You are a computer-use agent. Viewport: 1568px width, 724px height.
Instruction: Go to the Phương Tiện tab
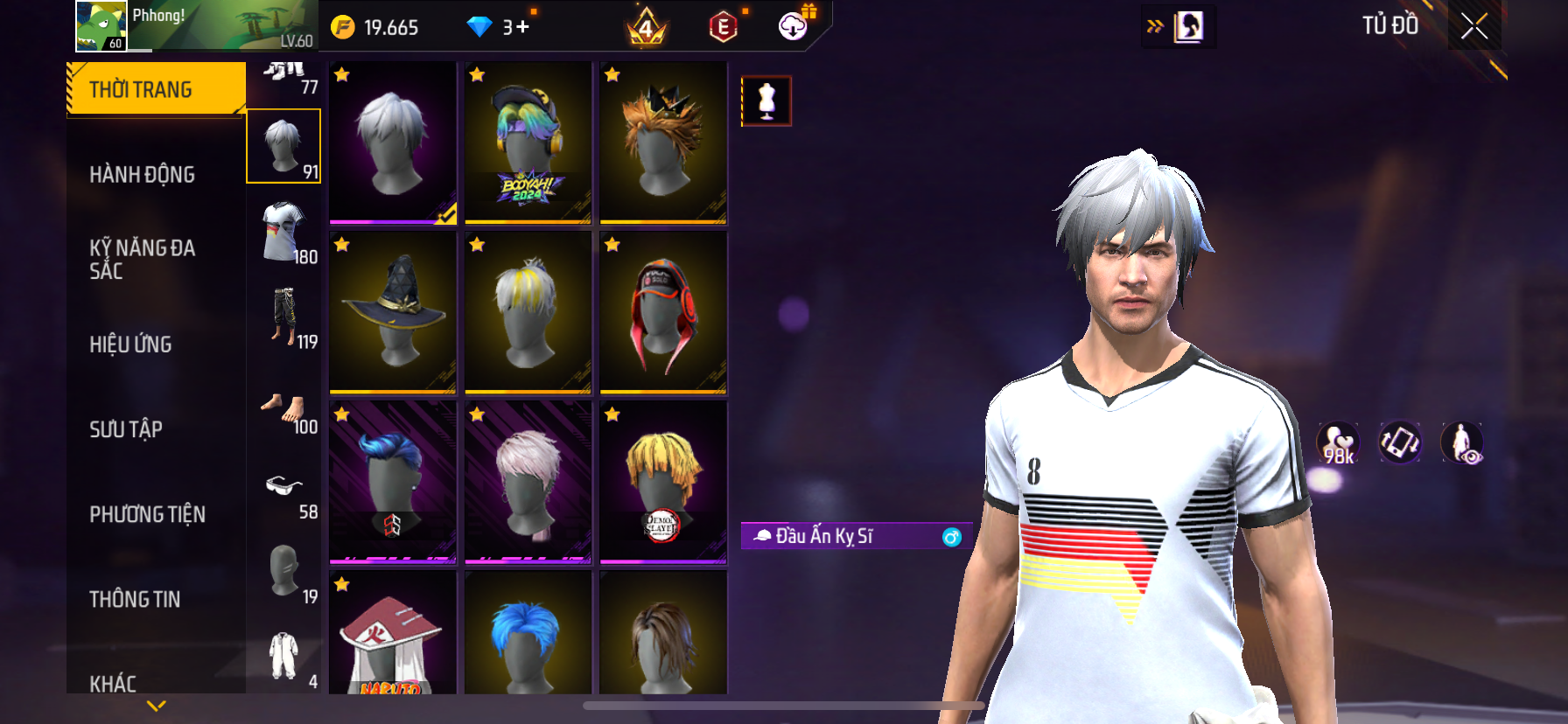pos(147,514)
